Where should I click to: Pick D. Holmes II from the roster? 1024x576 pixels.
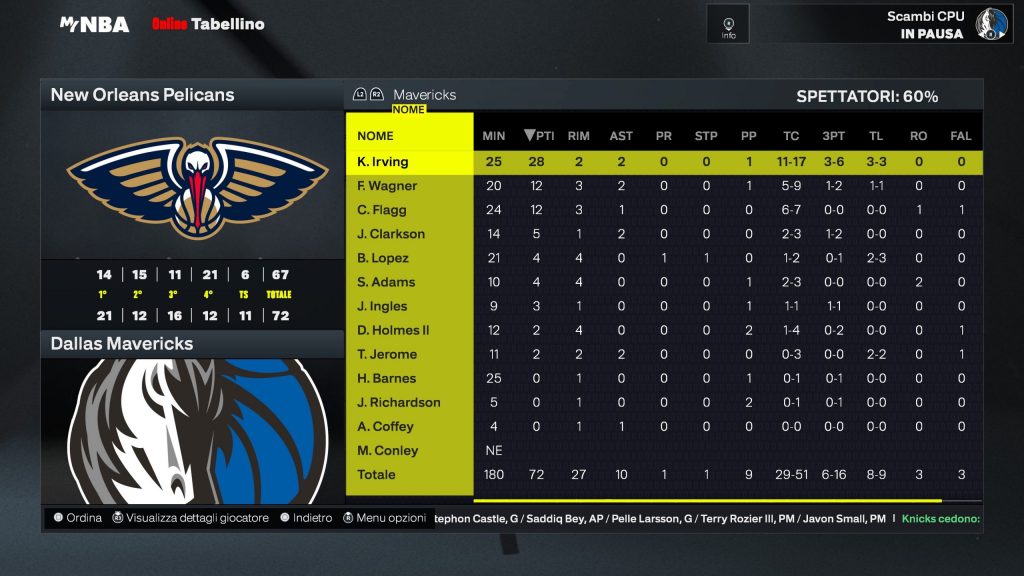(393, 330)
